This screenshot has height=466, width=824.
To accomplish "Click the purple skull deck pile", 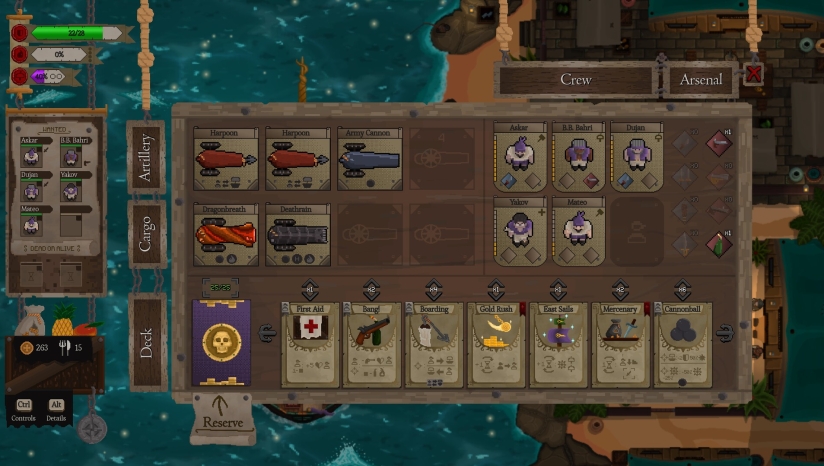I will point(221,343).
